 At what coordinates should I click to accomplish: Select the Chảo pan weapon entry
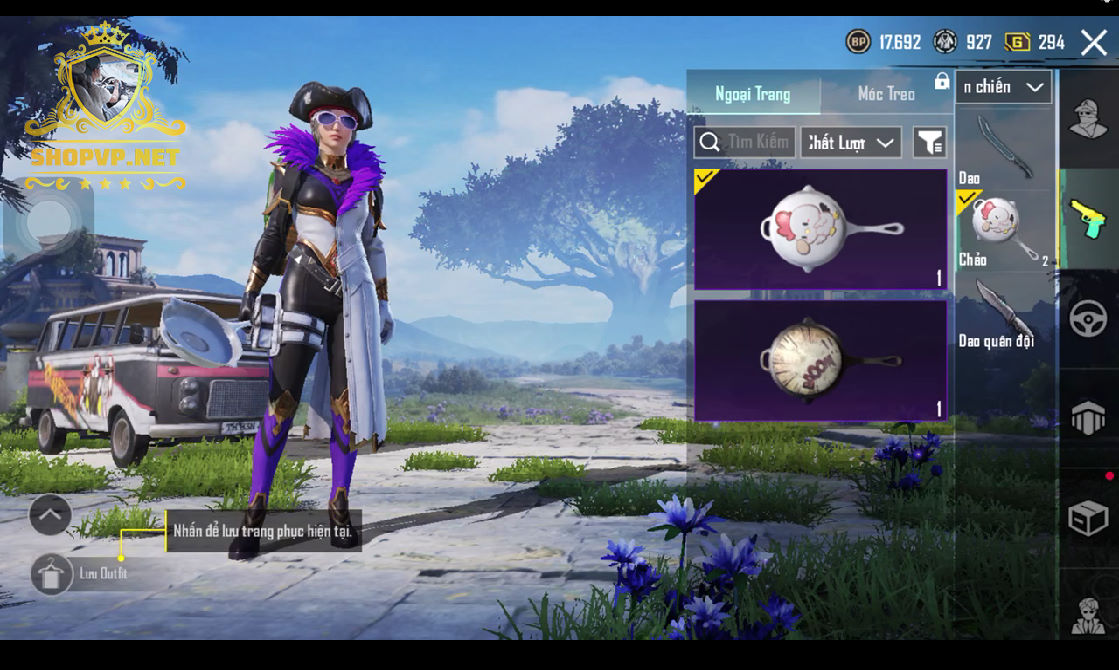[1003, 230]
